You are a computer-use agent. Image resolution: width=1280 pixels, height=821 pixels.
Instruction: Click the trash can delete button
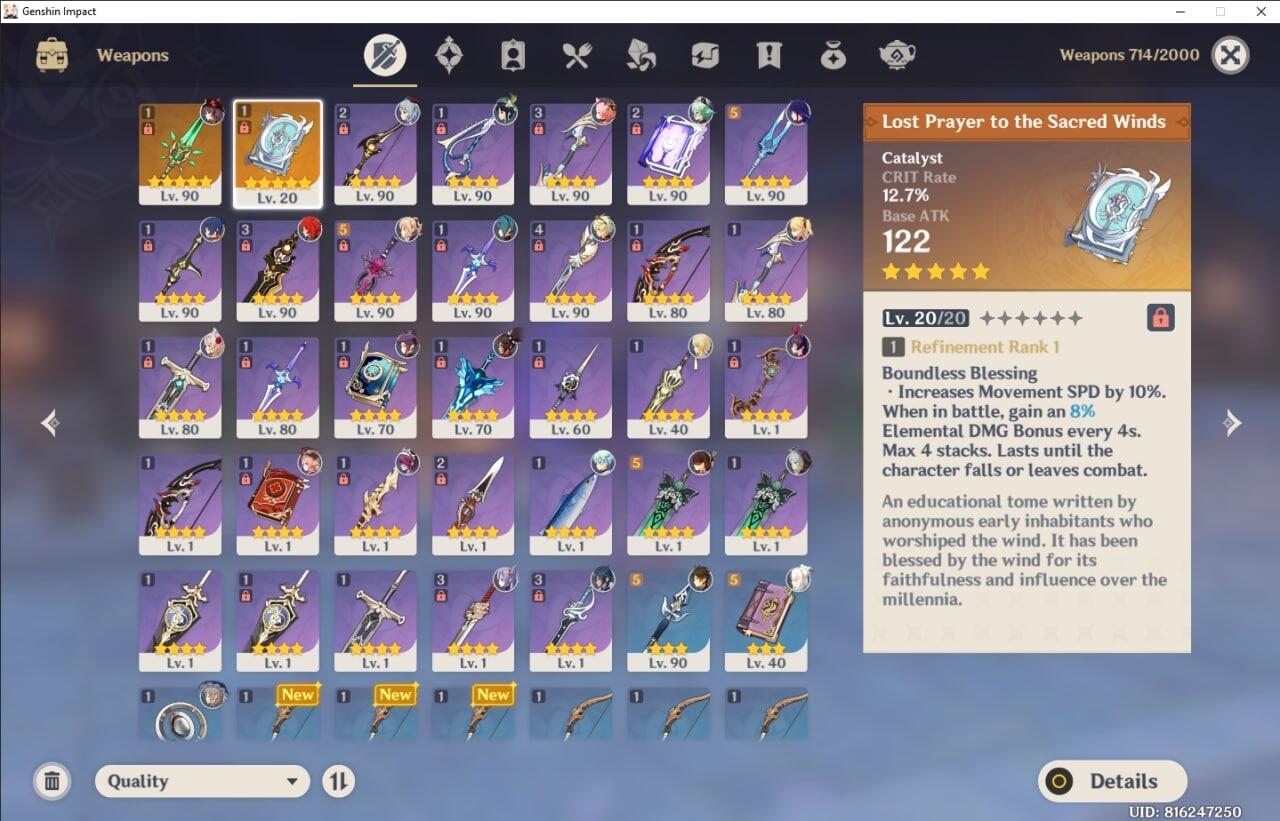coord(52,781)
